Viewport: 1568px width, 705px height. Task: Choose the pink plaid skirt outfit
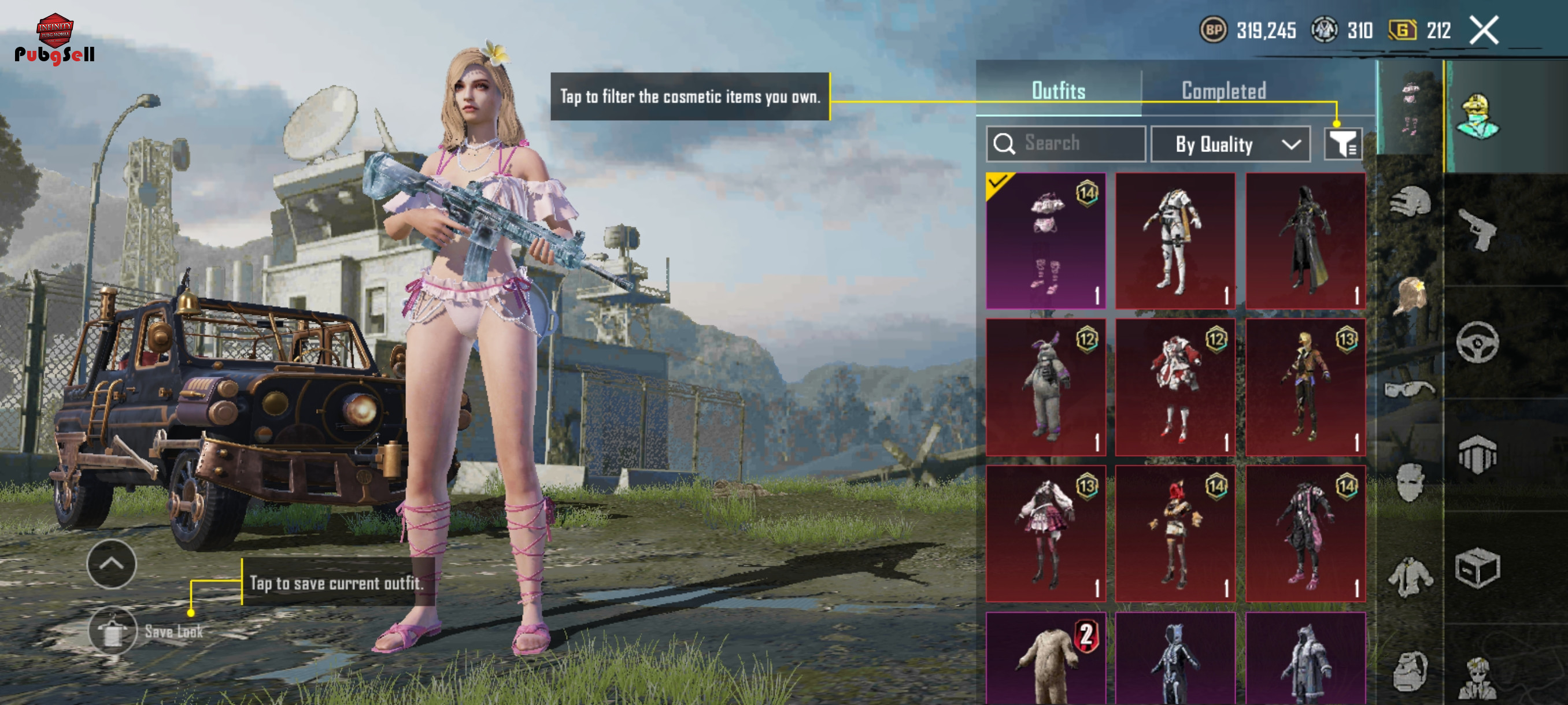tap(1045, 533)
